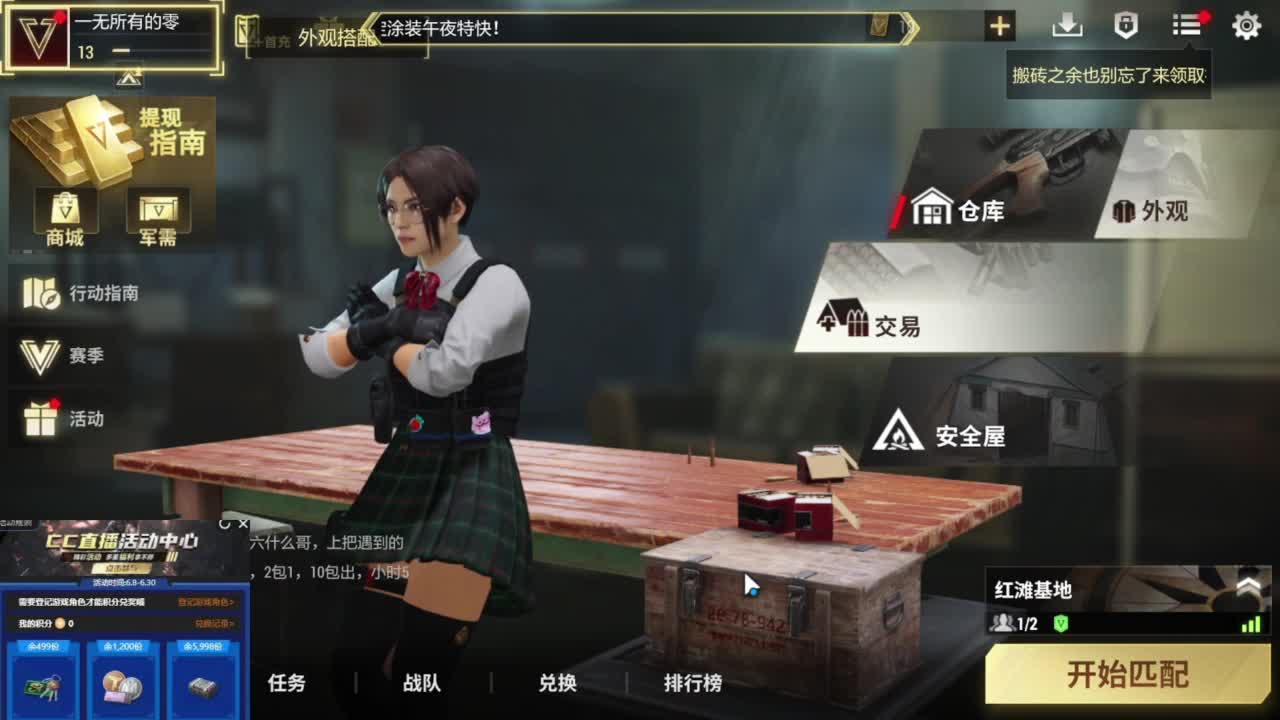Click the green signal strength bars indicator

[1252, 624]
